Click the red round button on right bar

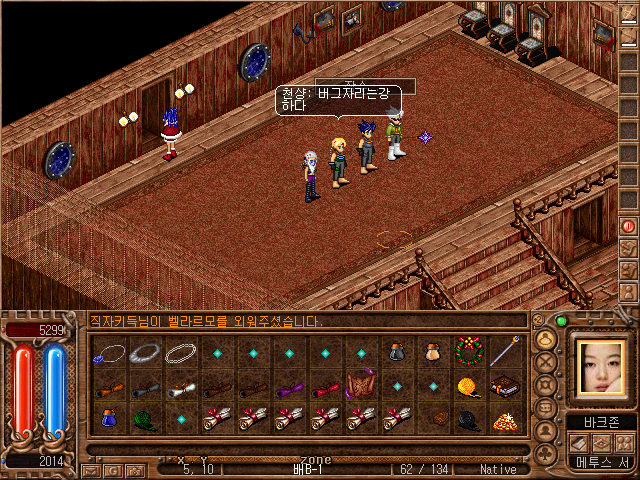coord(629,226)
